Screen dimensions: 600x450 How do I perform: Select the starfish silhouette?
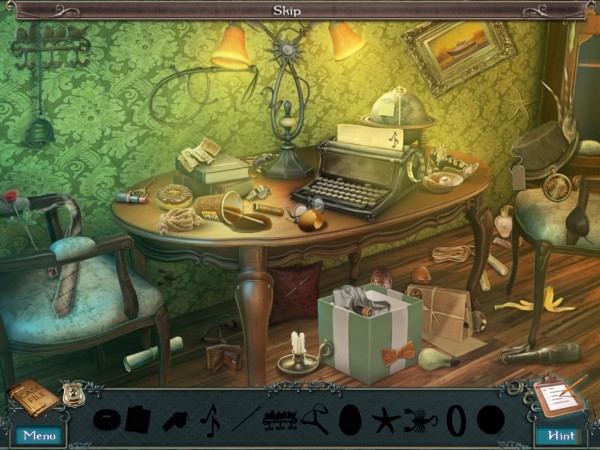tap(386, 419)
